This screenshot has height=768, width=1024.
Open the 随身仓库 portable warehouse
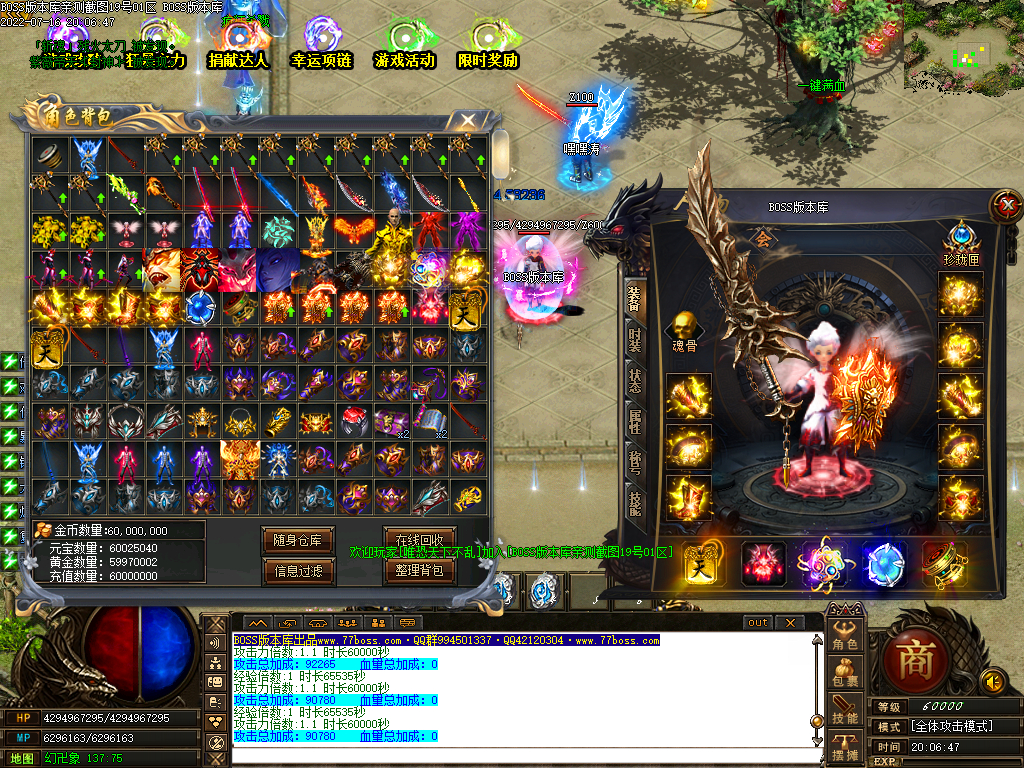[x=297, y=540]
